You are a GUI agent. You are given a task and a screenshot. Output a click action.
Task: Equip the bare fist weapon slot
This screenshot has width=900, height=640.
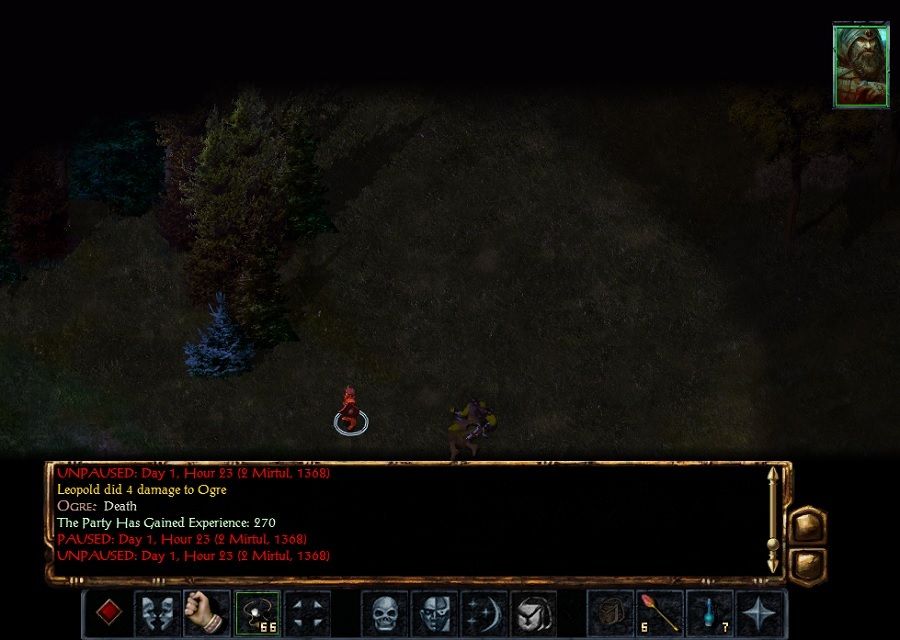(x=208, y=612)
